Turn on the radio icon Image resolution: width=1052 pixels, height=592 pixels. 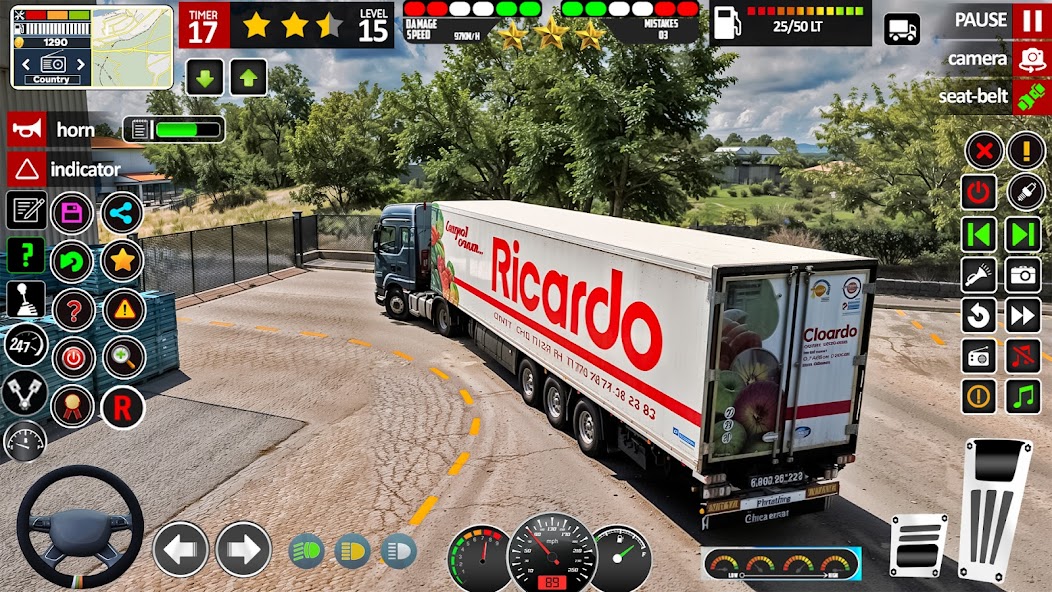(x=979, y=356)
